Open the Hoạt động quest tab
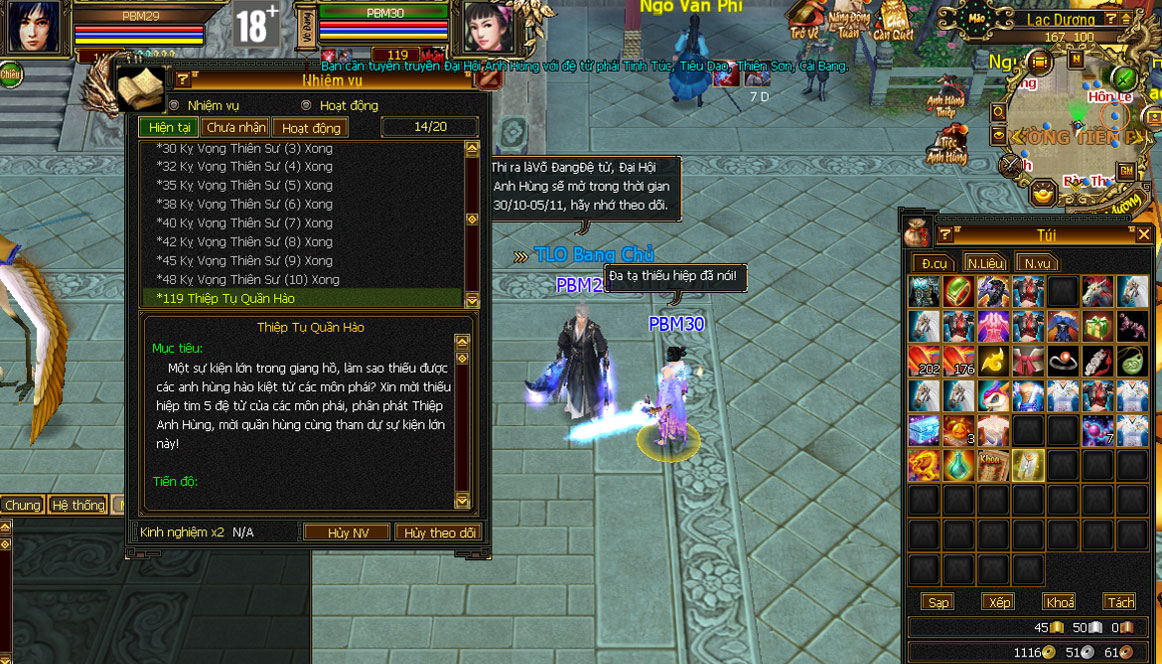This screenshot has width=1162, height=664. (x=311, y=128)
